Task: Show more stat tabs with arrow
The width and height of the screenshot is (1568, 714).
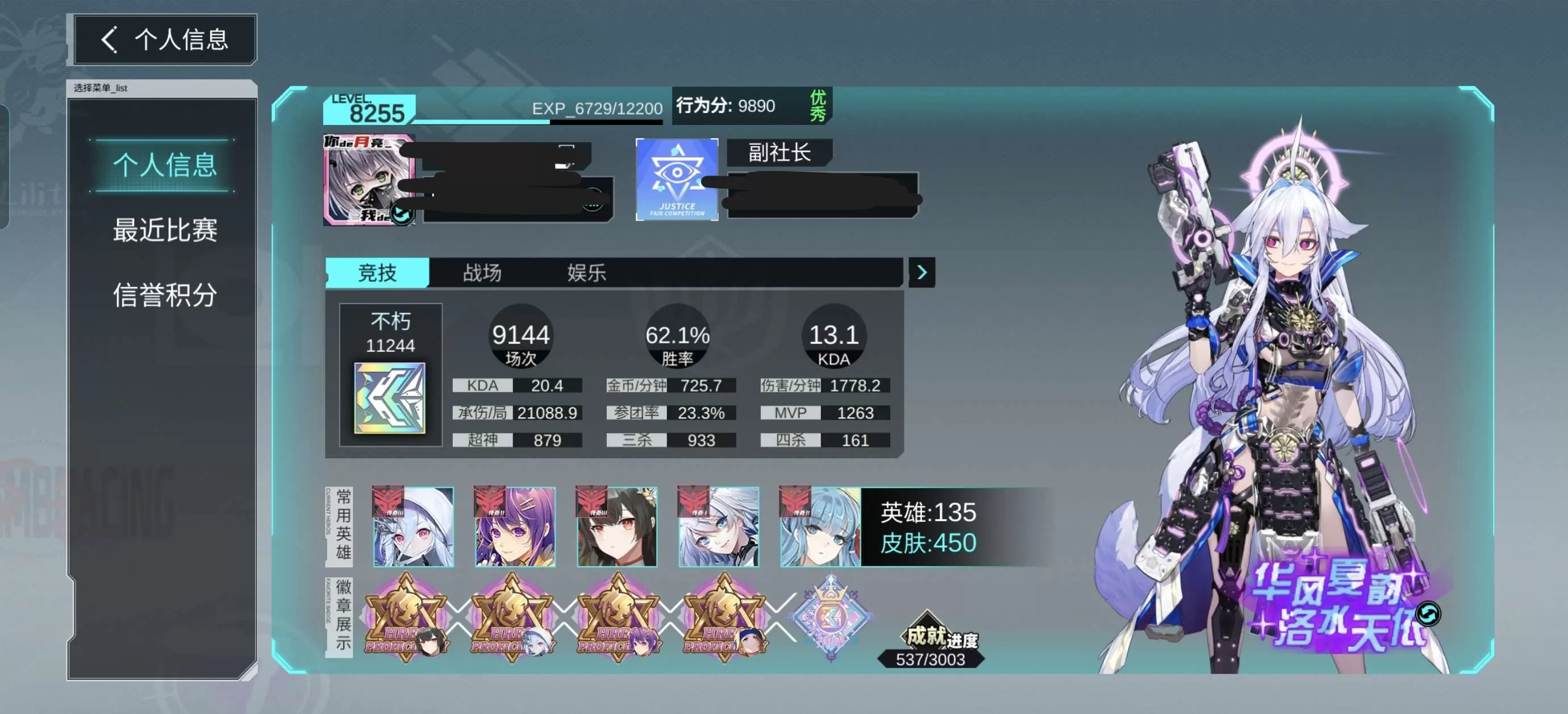Action: [921, 272]
